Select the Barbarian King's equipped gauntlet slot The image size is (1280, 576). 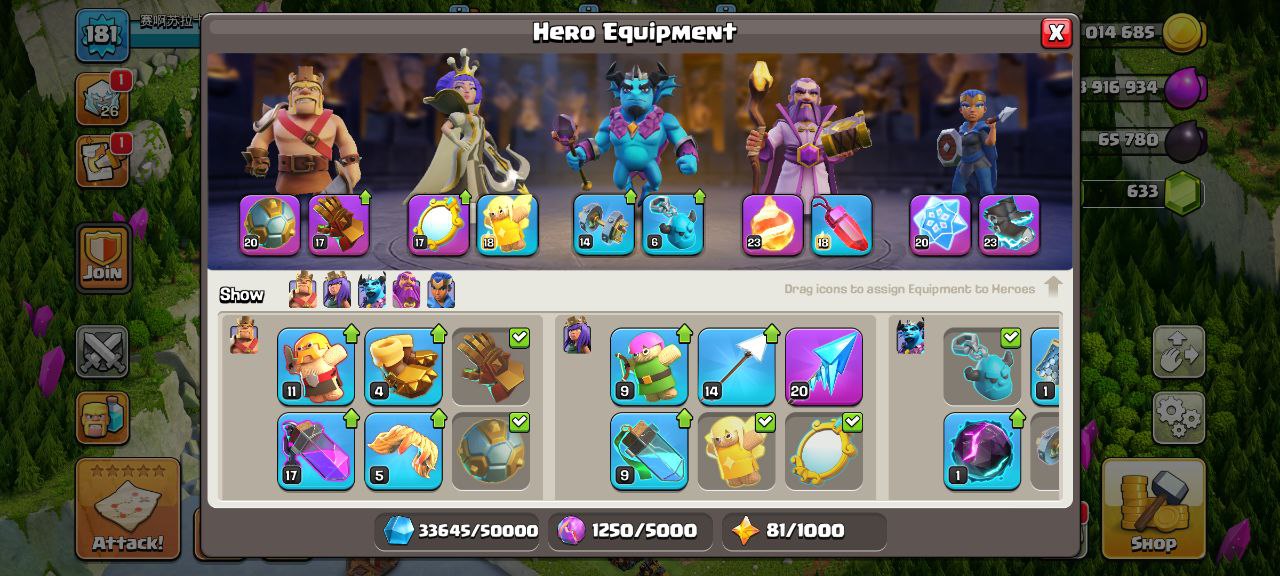pyautogui.click(x=339, y=225)
